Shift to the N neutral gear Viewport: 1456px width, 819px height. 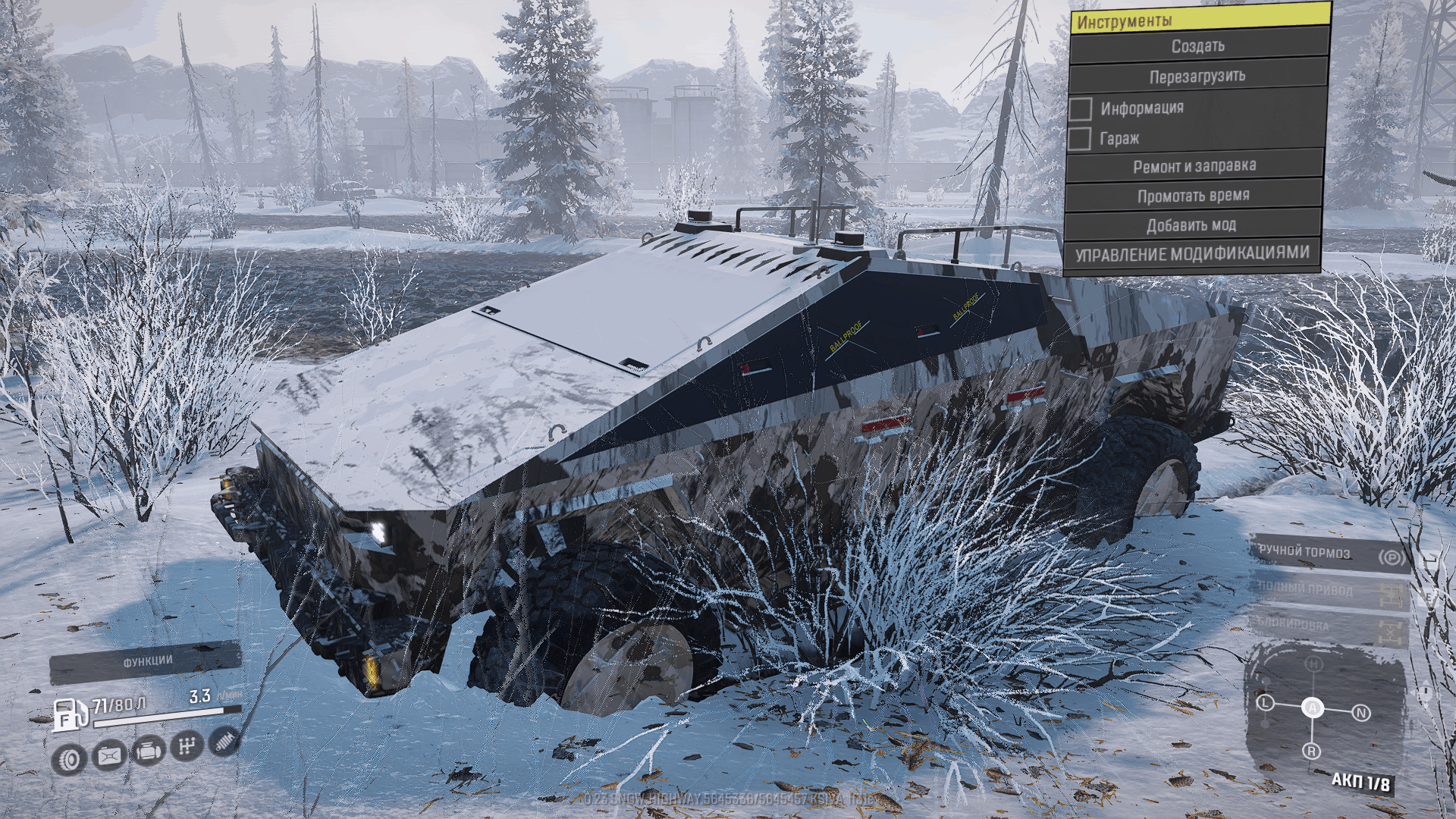pos(1361,713)
